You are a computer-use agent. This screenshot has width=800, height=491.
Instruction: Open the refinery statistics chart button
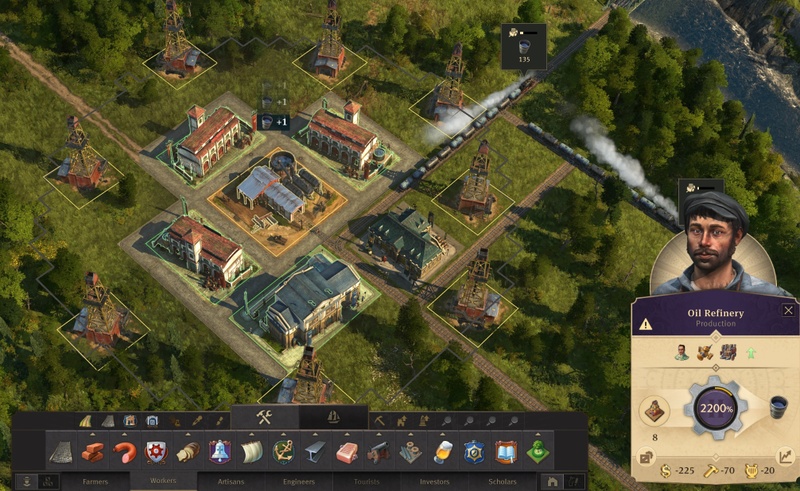tap(787, 456)
